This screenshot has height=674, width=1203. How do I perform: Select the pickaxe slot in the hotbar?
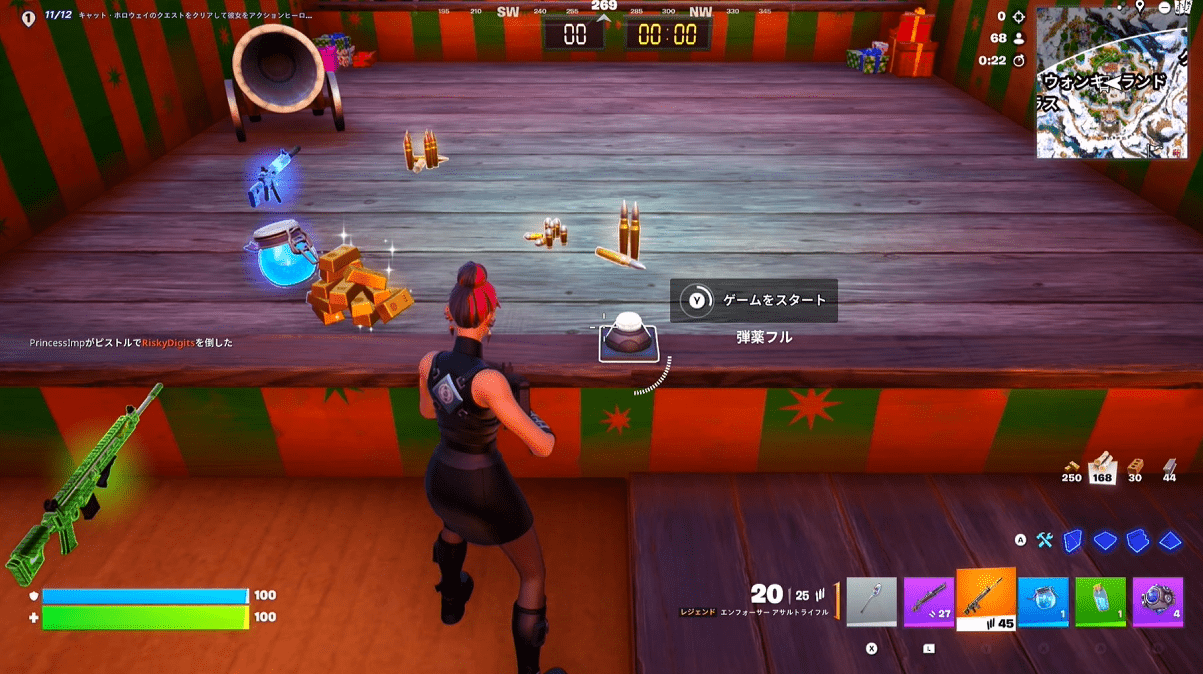point(871,602)
